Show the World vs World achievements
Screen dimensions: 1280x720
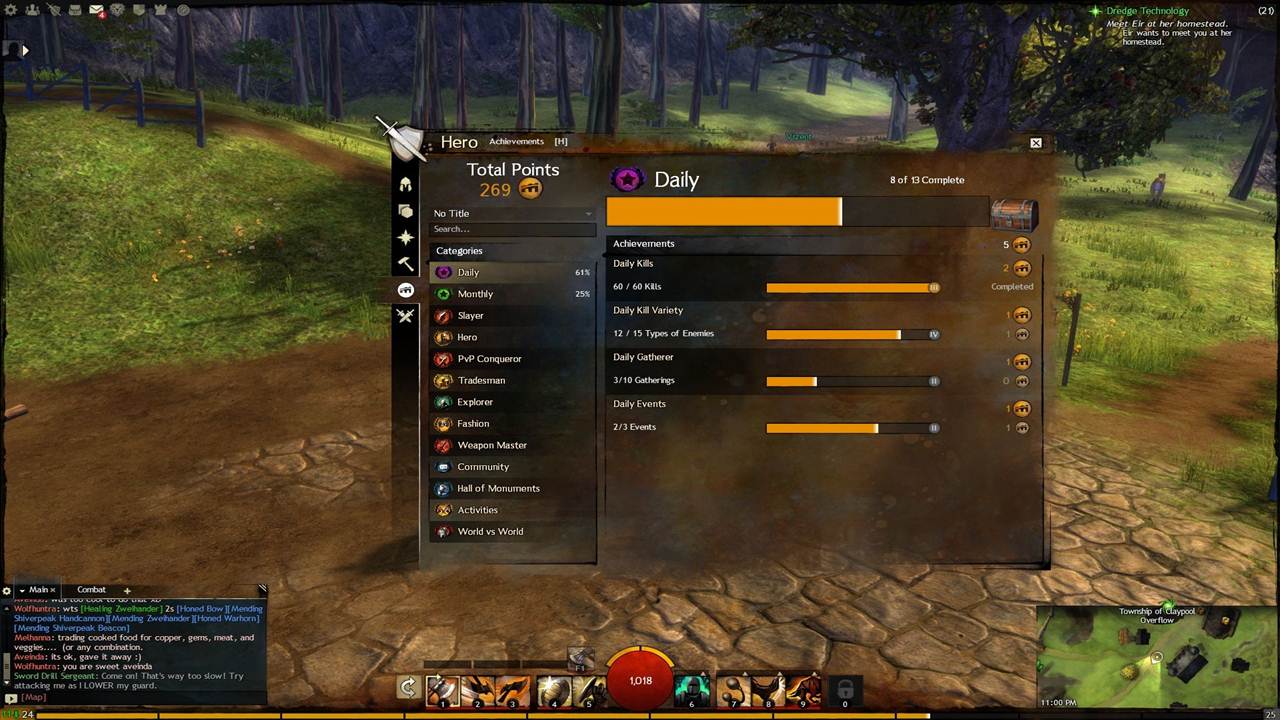pyautogui.click(x=490, y=532)
